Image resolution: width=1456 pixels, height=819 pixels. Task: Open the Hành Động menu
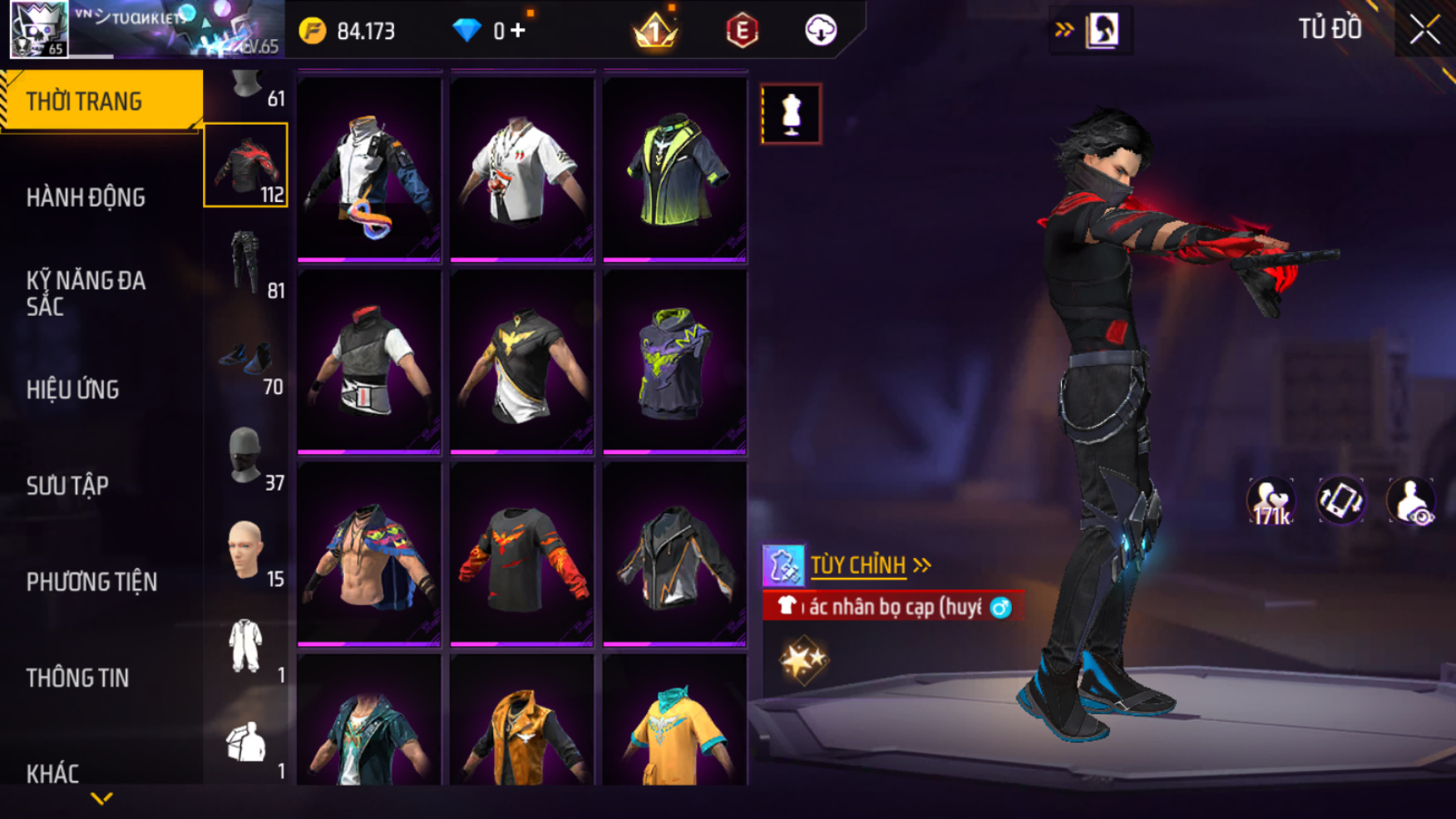86,198
